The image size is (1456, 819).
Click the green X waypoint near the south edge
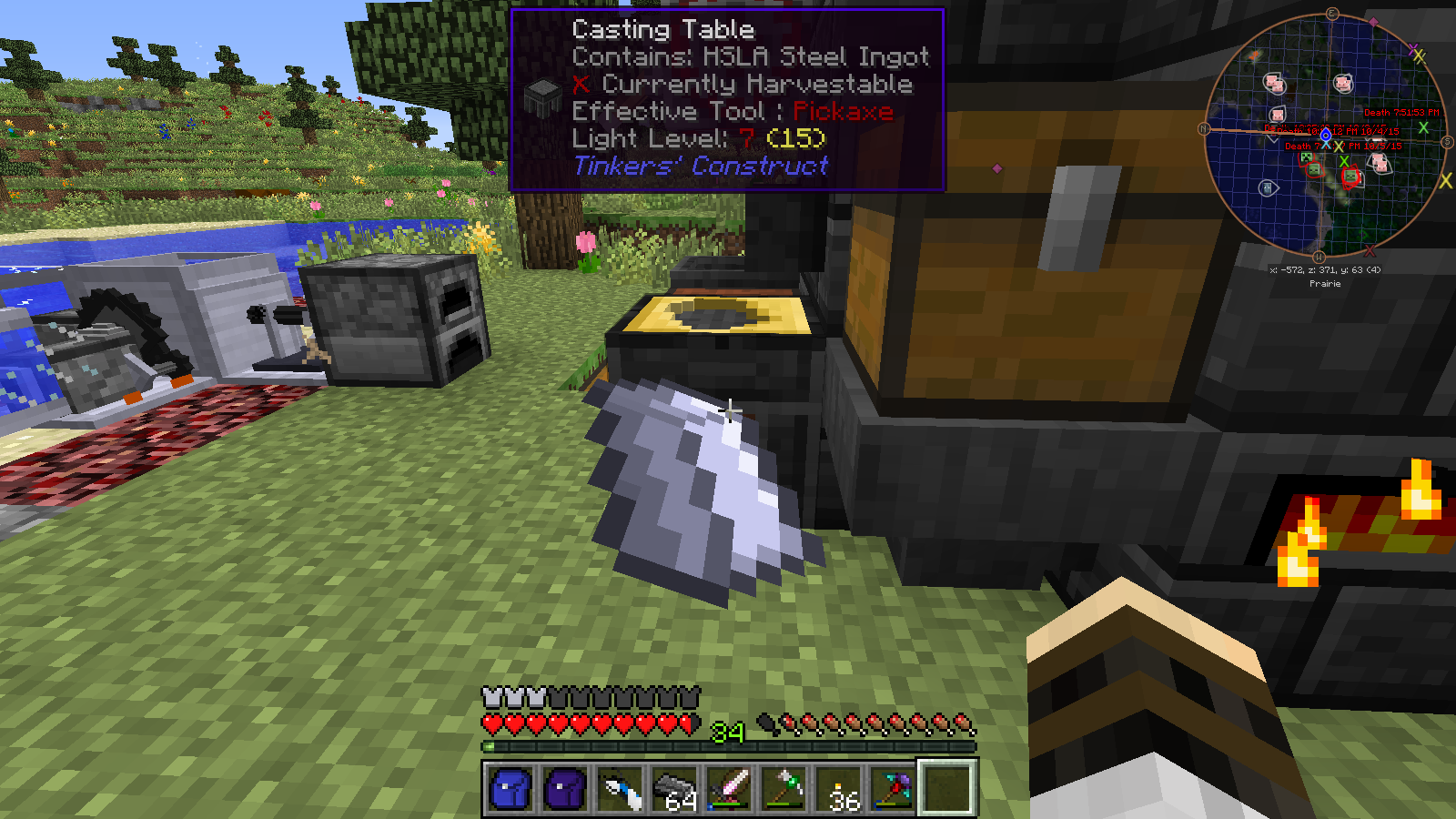(x=1423, y=128)
